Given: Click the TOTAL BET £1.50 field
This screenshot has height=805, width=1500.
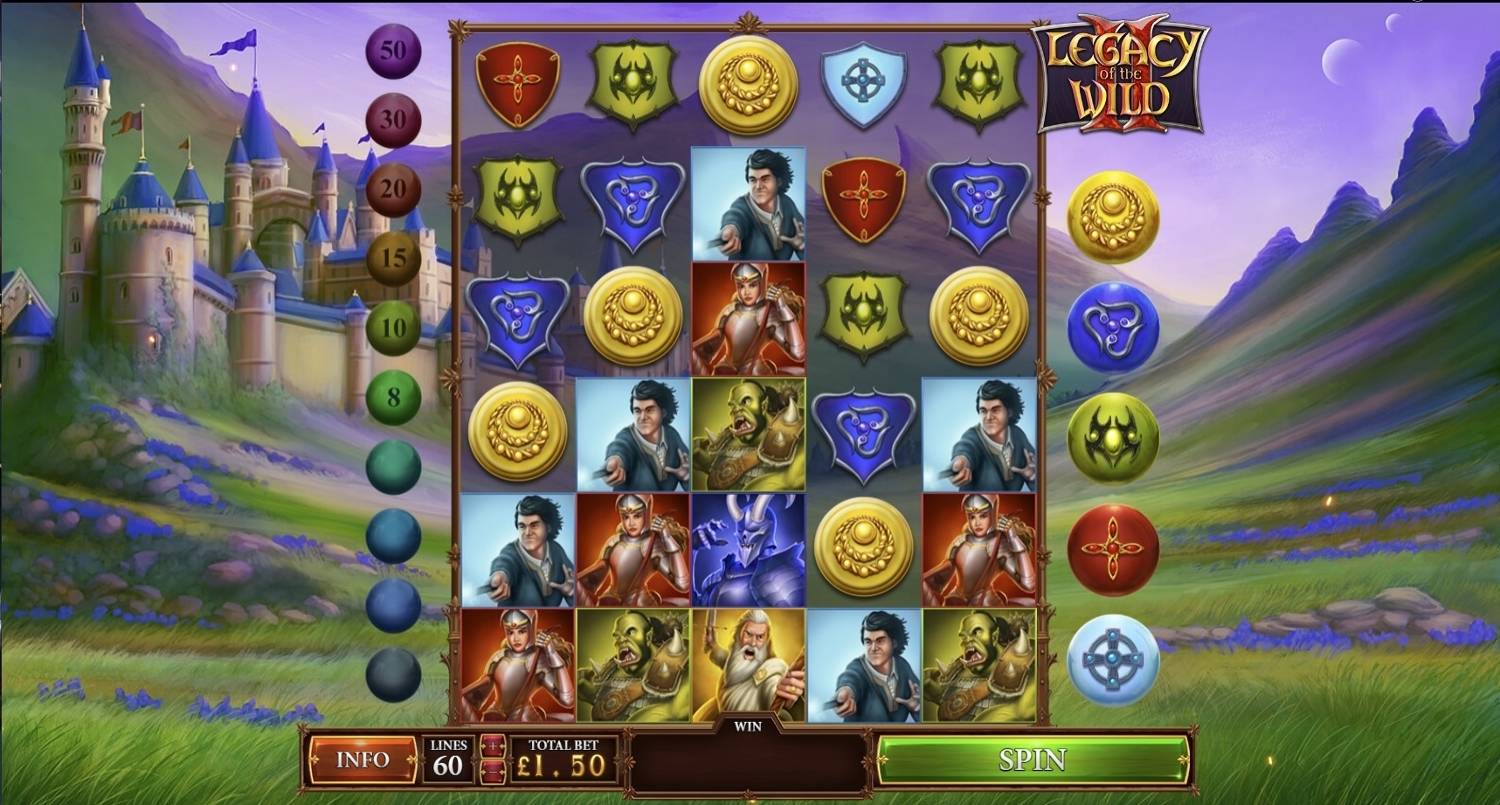Looking at the screenshot, I should click(x=560, y=758).
